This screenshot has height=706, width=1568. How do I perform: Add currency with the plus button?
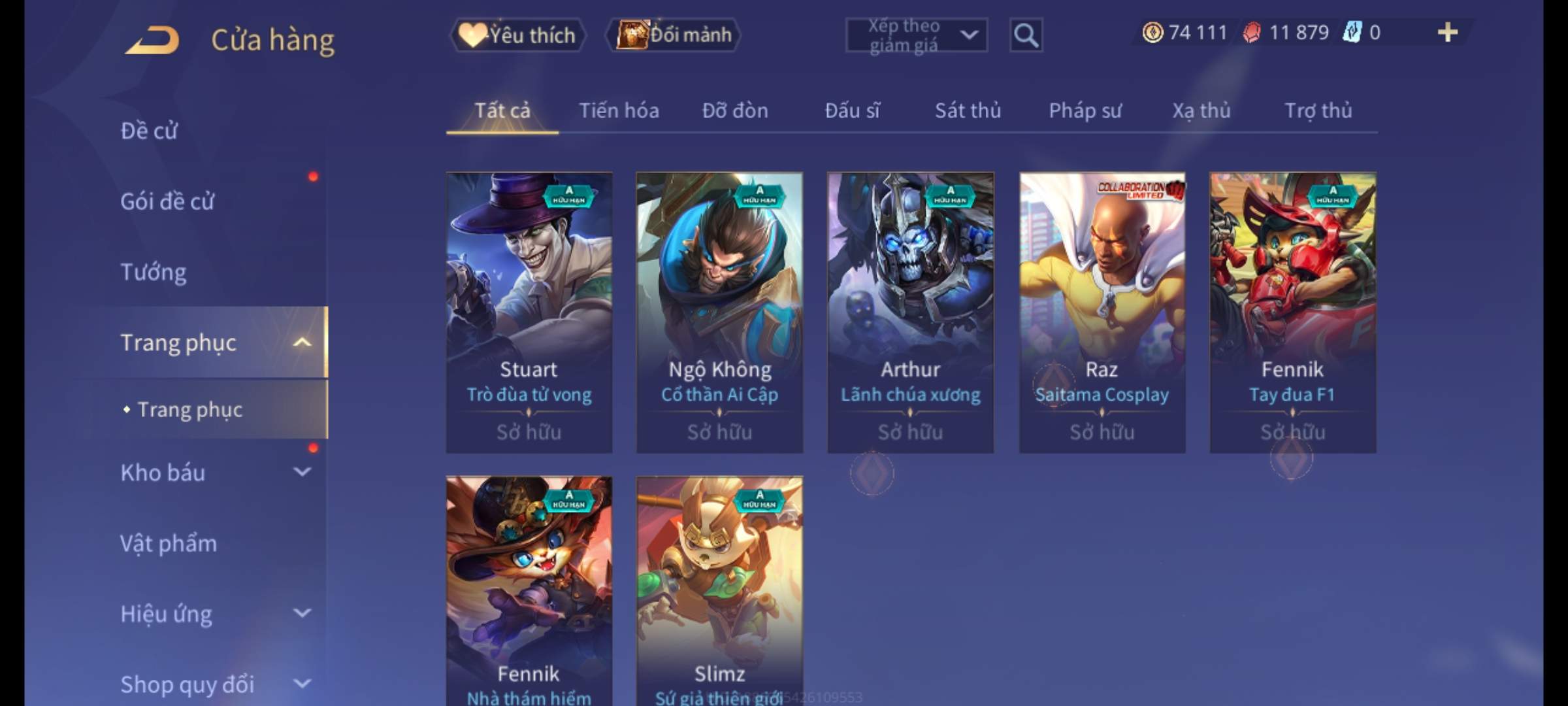1447,33
